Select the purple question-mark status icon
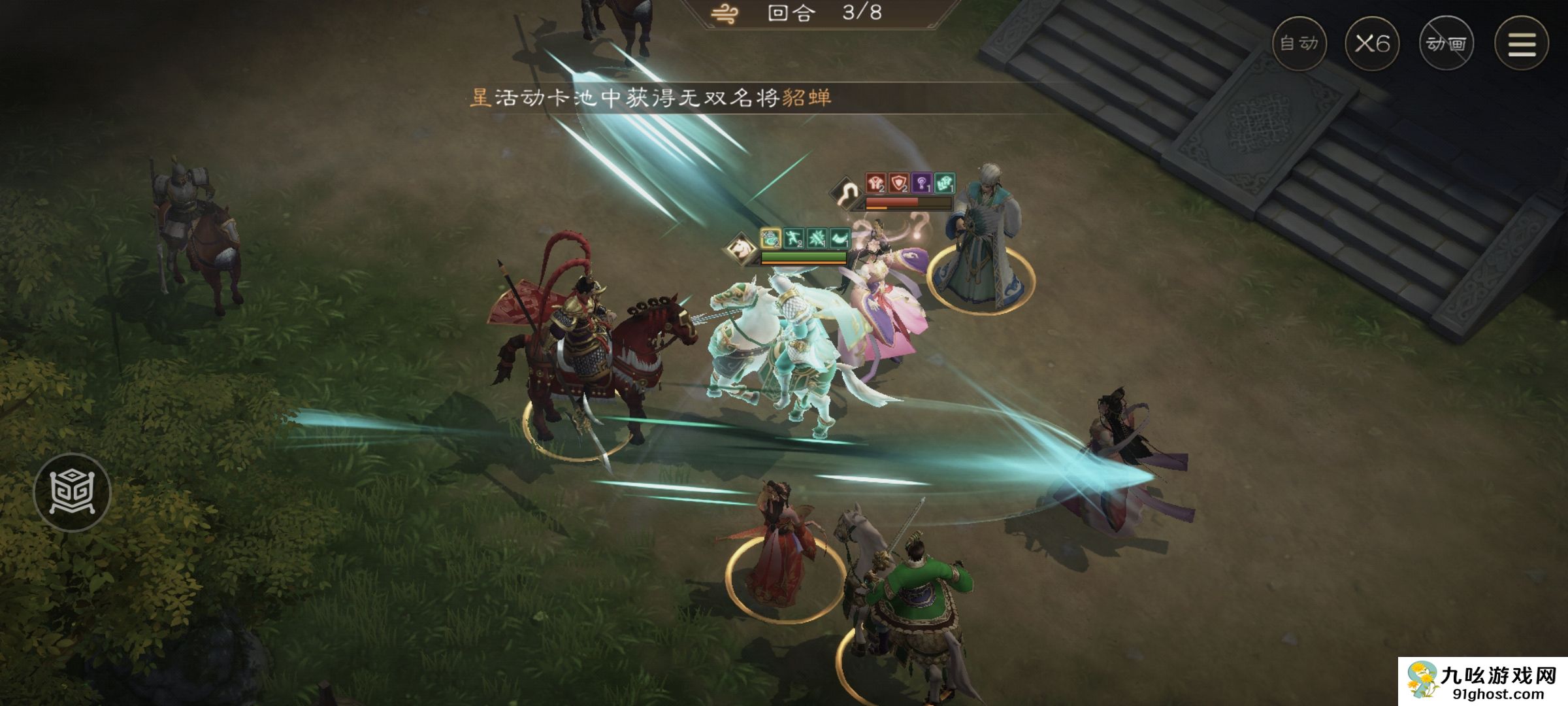The image size is (1568, 706). [923, 184]
